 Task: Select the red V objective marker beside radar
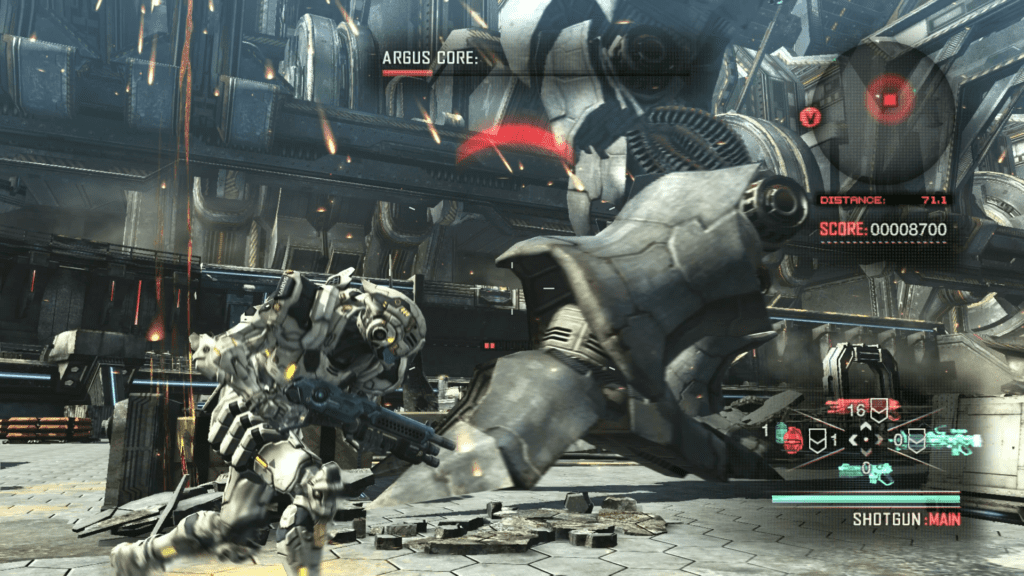click(x=809, y=117)
